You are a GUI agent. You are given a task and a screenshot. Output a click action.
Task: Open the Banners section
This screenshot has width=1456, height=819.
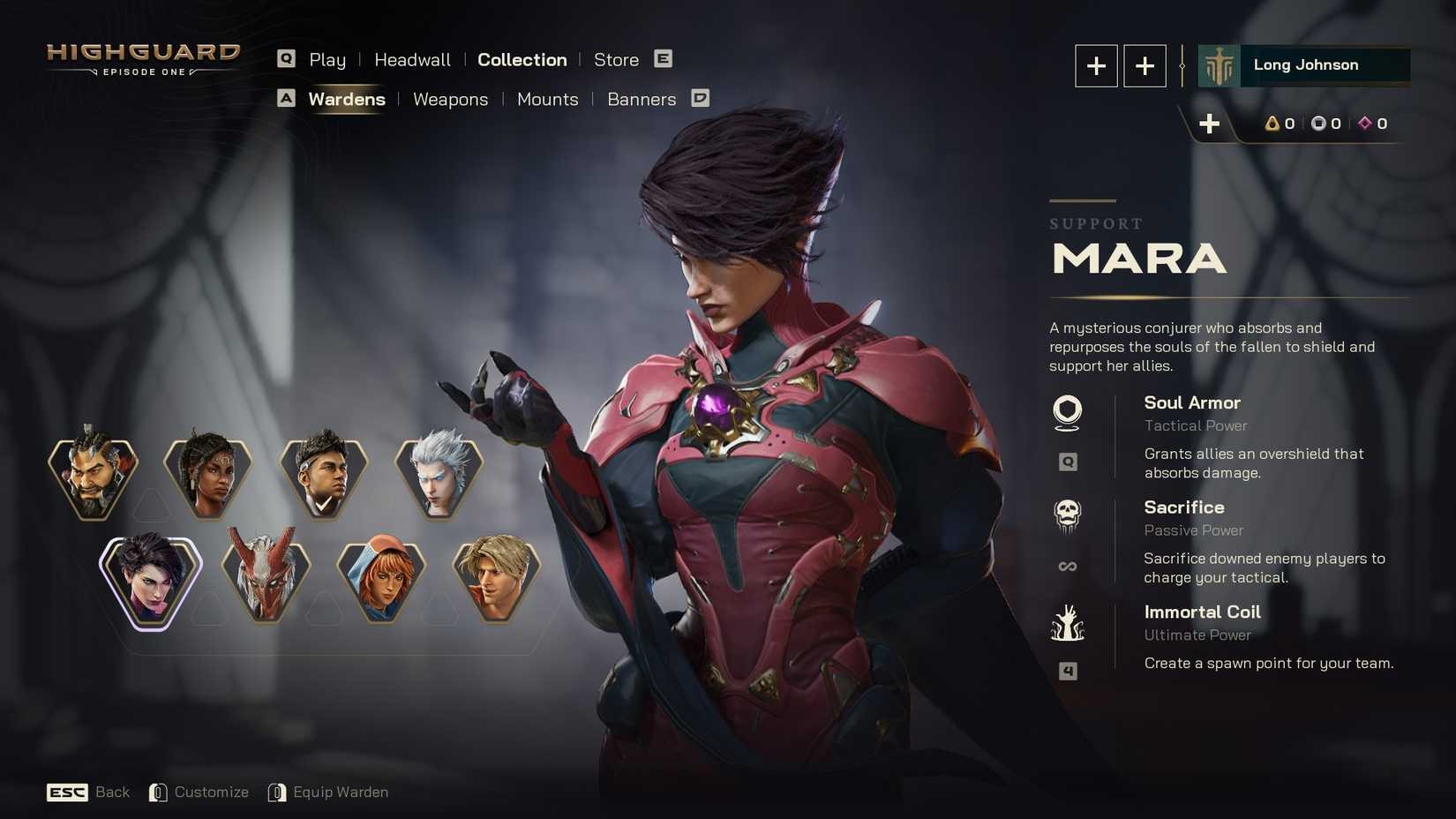tap(642, 99)
